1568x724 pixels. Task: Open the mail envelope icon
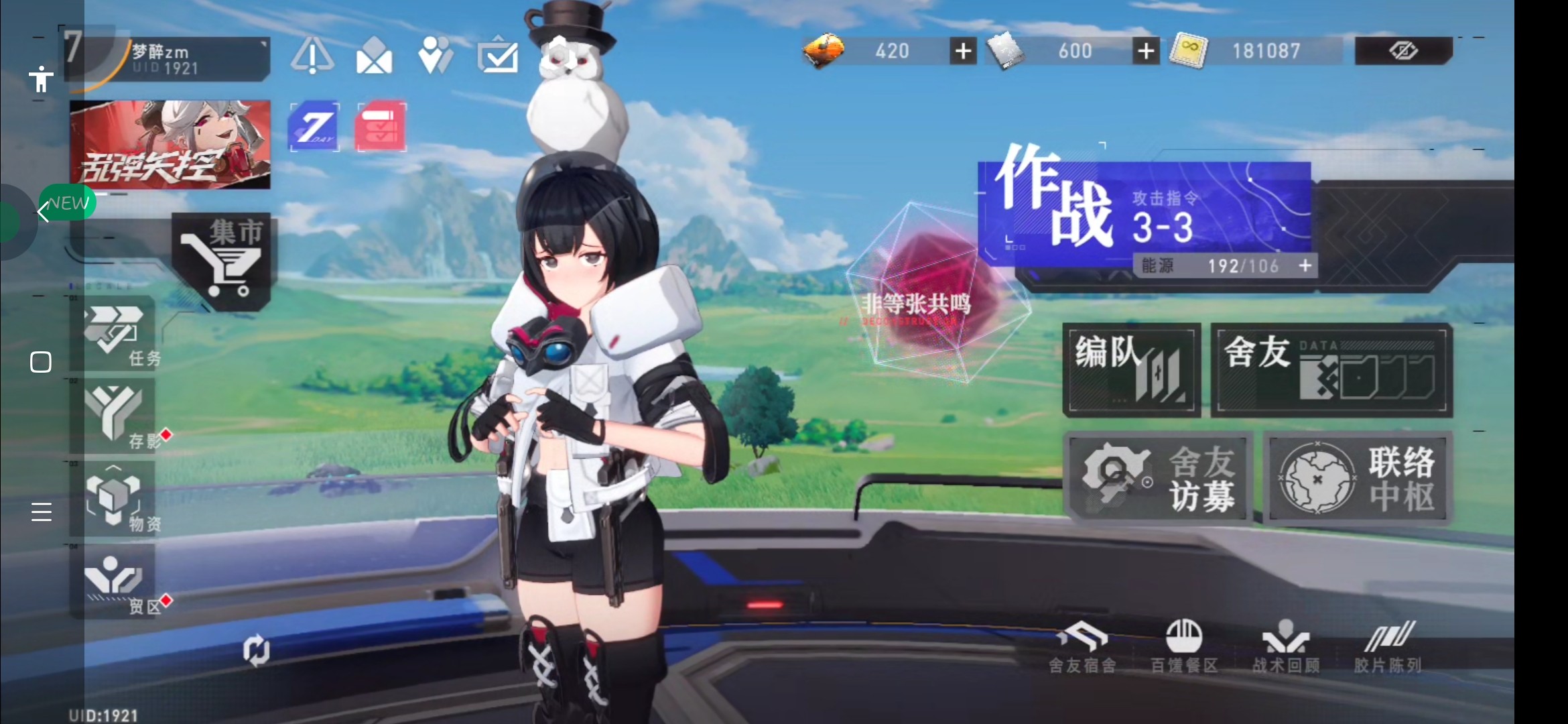coord(374,55)
